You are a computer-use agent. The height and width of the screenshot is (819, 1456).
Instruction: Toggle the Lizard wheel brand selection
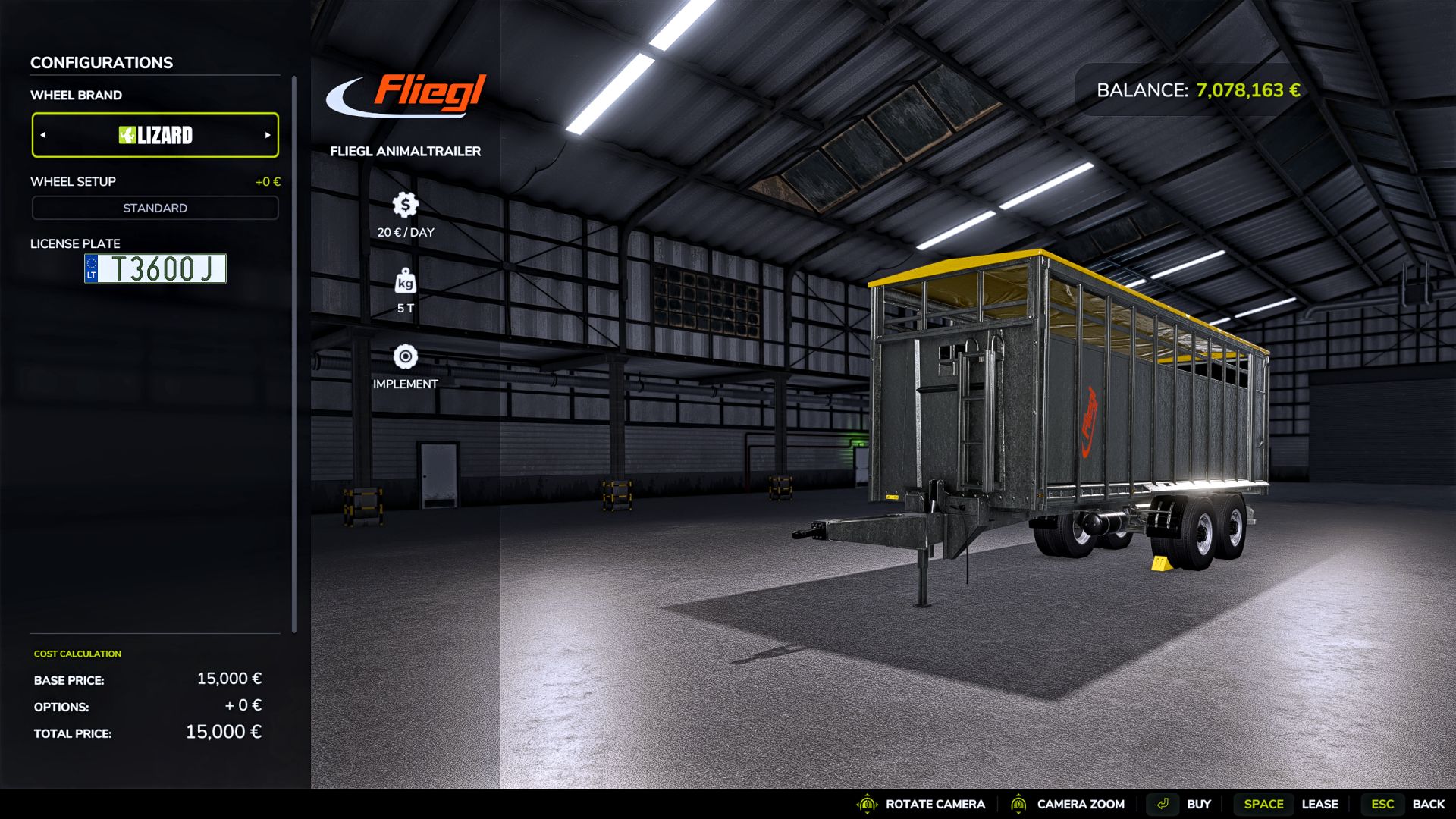[x=155, y=135]
